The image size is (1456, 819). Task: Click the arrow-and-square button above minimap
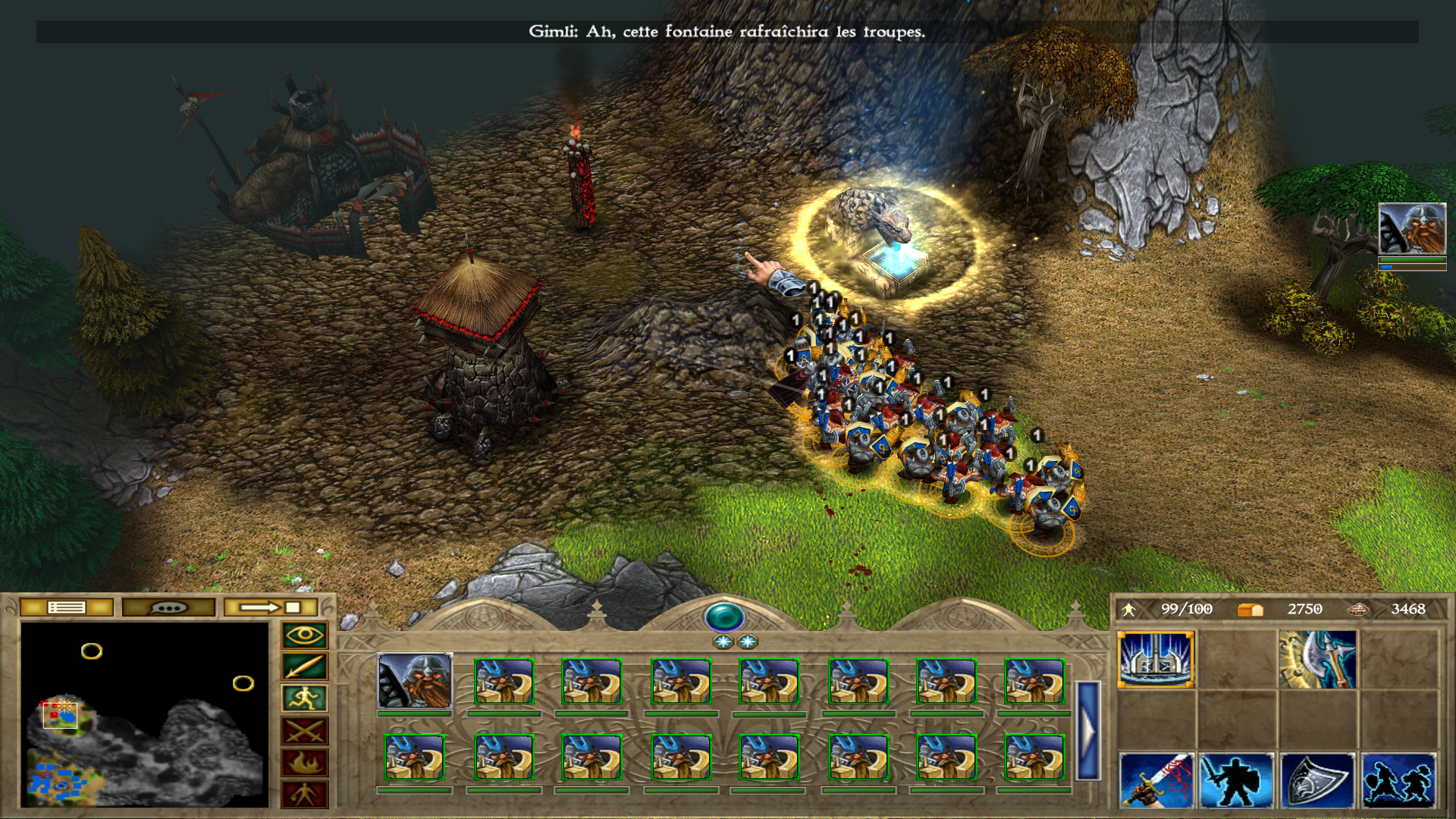[271, 607]
